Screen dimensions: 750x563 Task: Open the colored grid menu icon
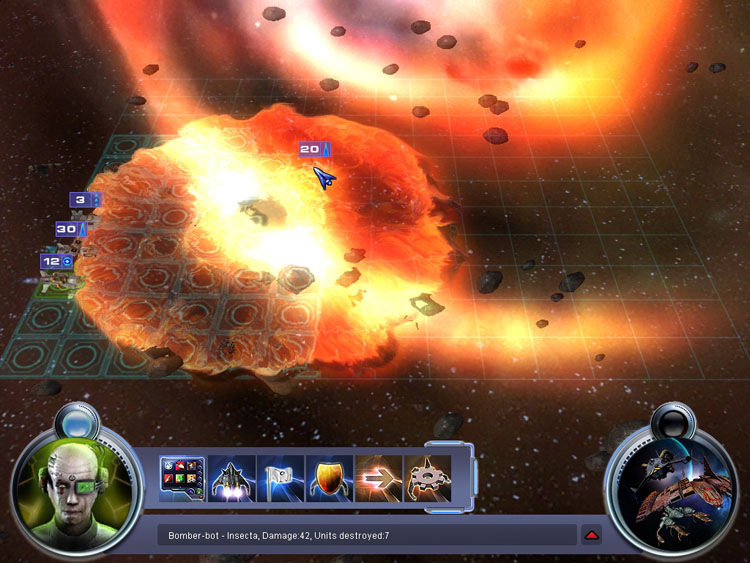click(182, 478)
